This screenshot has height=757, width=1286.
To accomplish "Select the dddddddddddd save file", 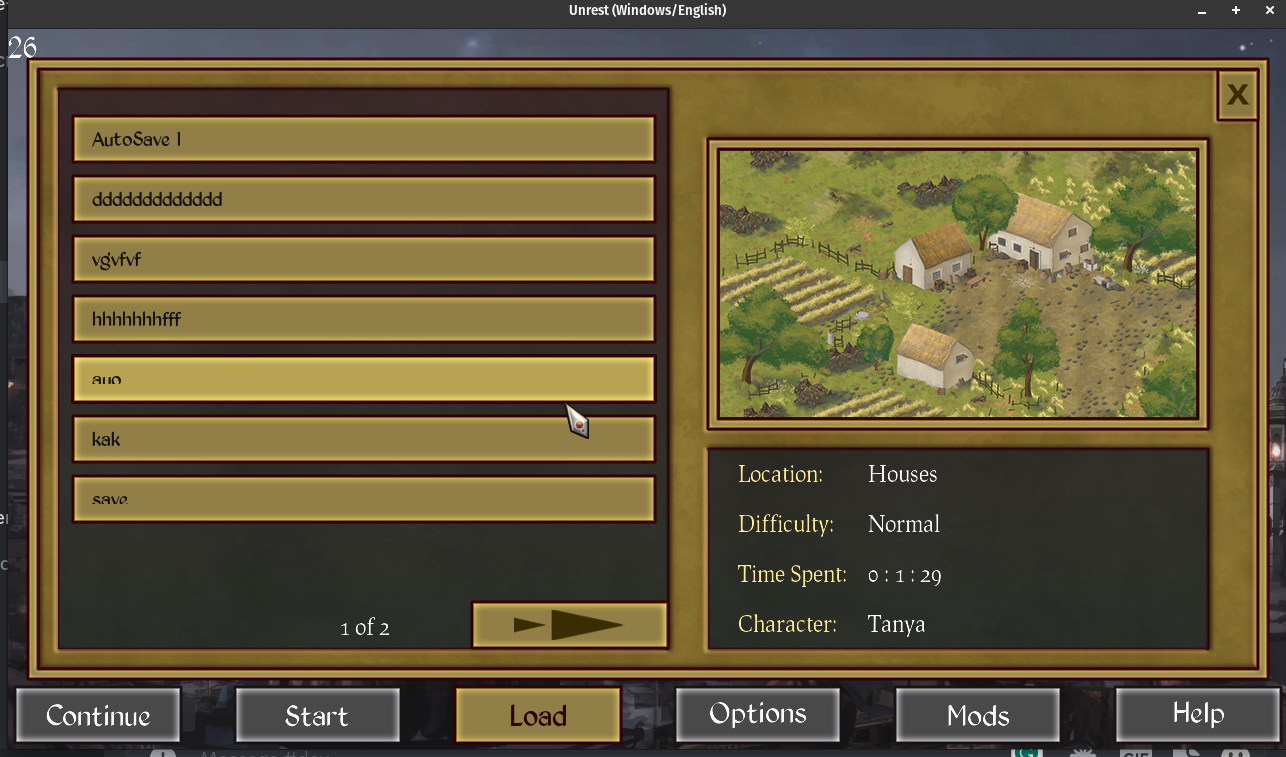I will click(x=363, y=198).
